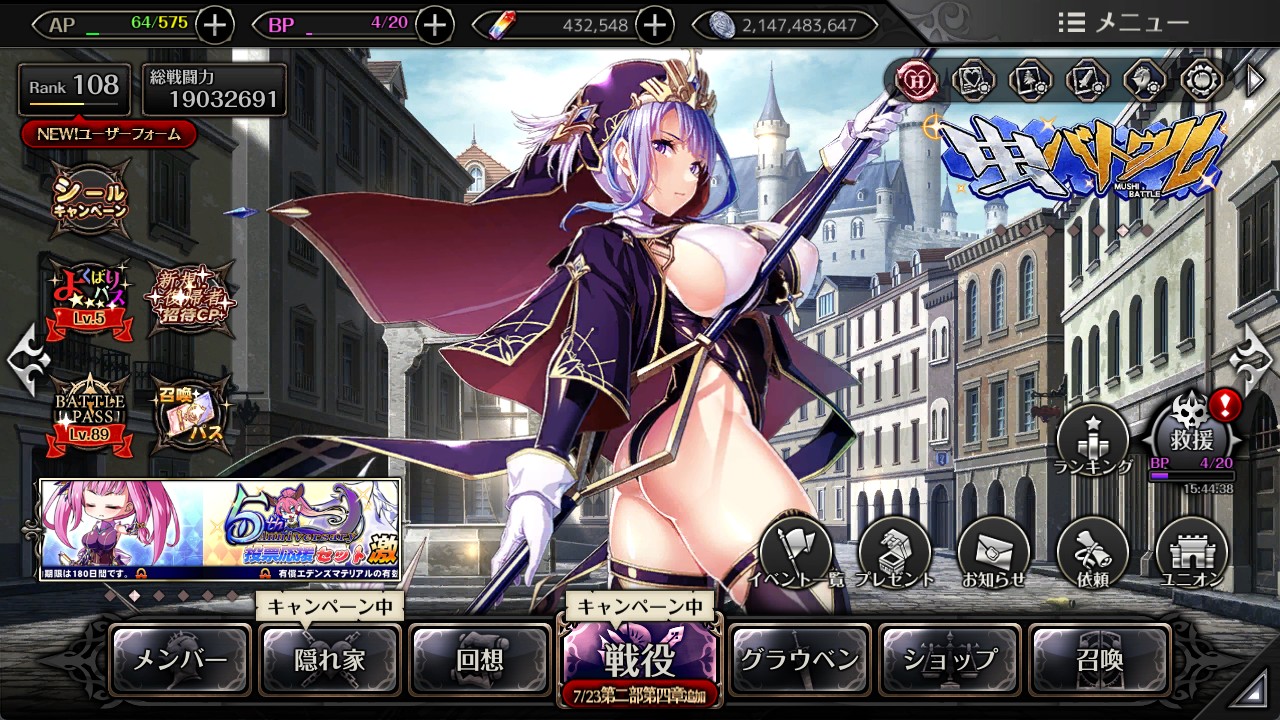
Task: Enter the 戦役 campaign
Action: tap(639, 657)
